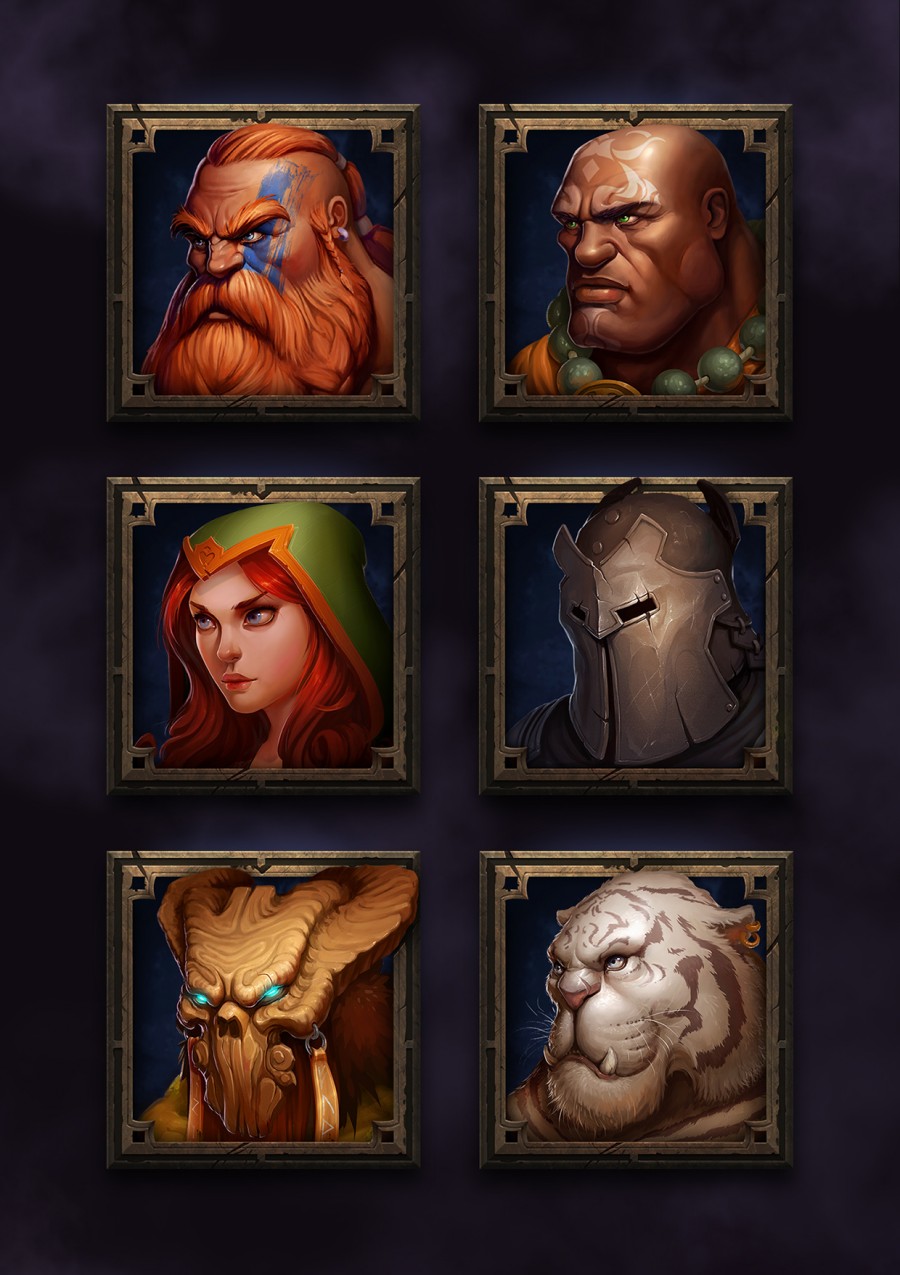This screenshot has width=900, height=1275.
Task: Select the steel-helmeted knight portrait
Action: click(635, 635)
